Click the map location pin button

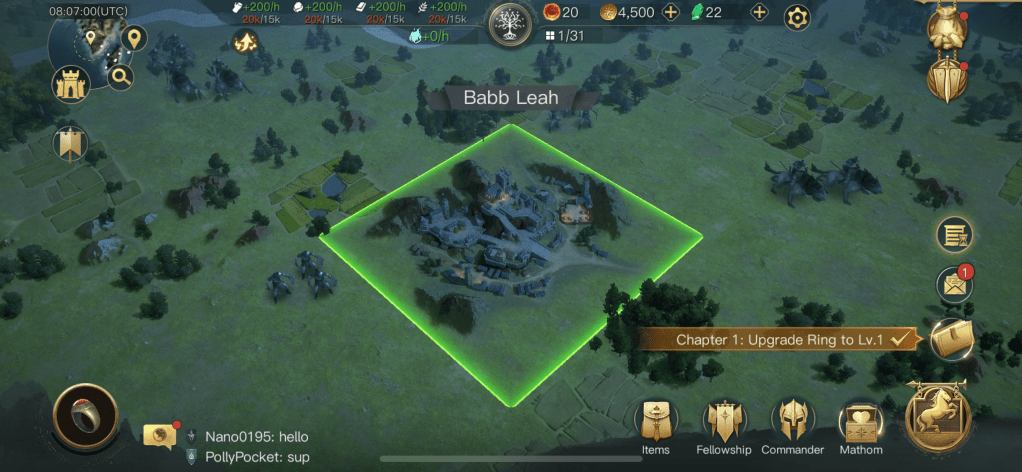pyautogui.click(x=133, y=39)
